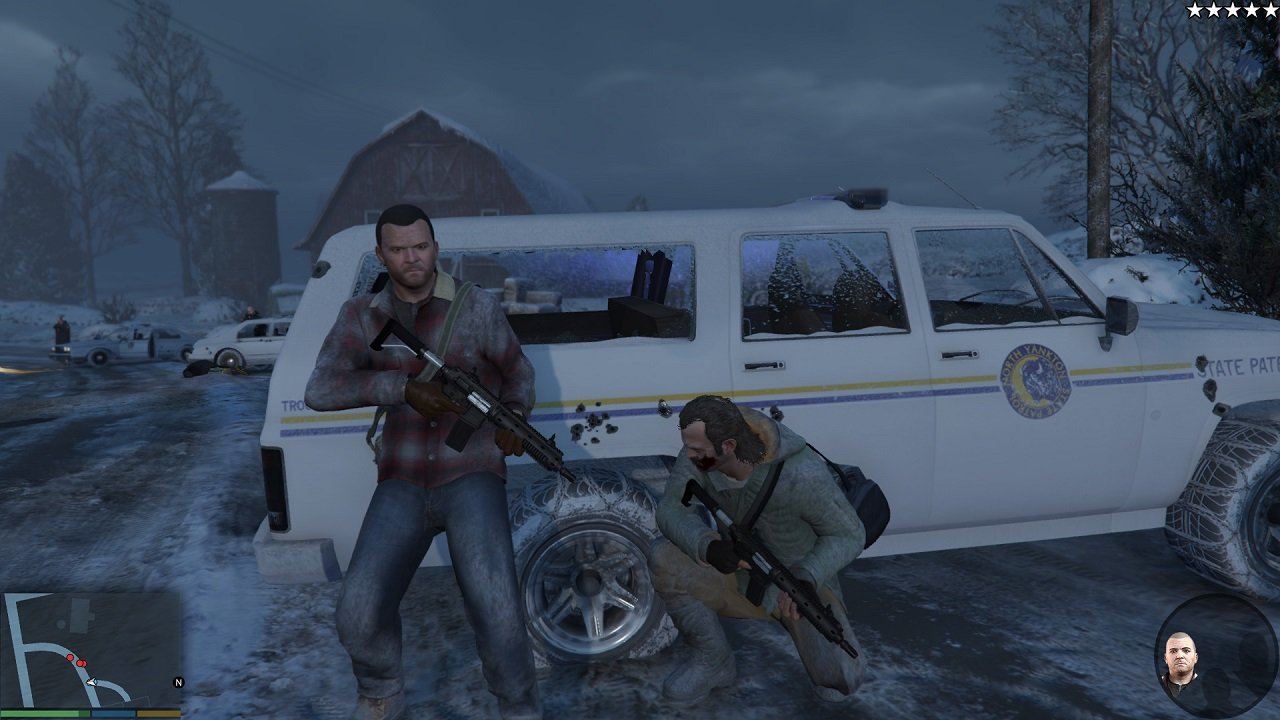Click the rightmost wanted level star
This screenshot has width=1280, height=720.
click(1270, 10)
